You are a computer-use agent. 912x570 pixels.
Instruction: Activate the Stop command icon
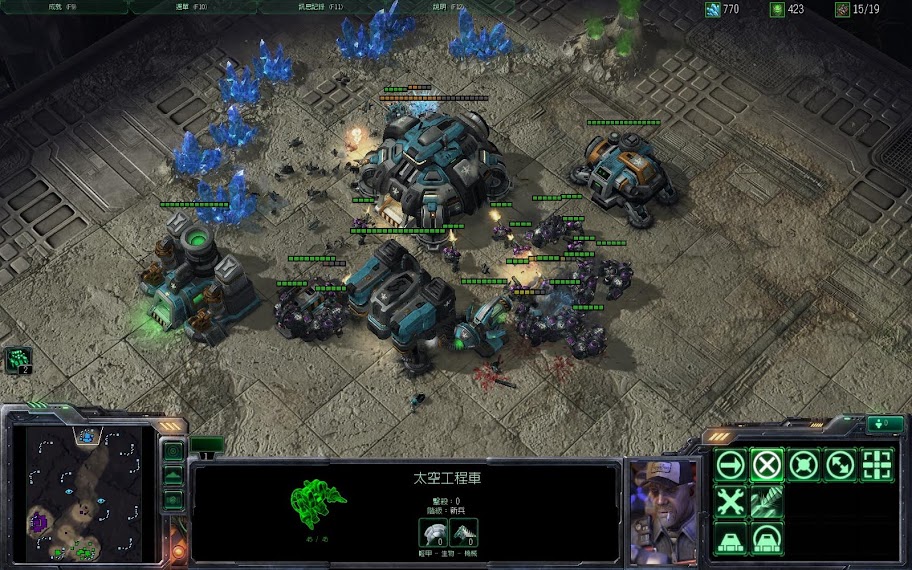pyautogui.click(x=767, y=465)
